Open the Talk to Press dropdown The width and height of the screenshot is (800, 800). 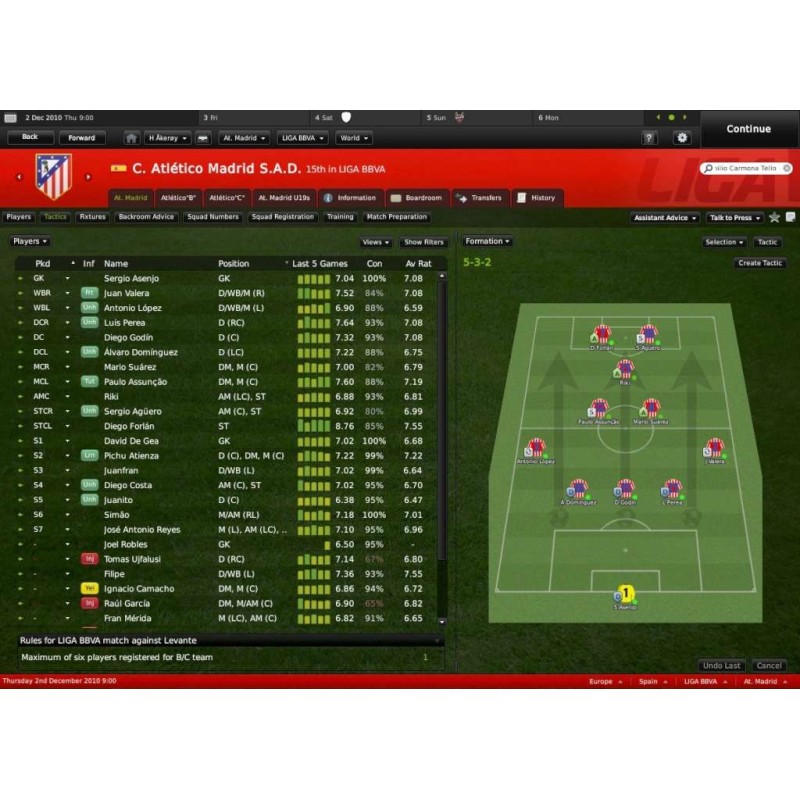coord(734,218)
